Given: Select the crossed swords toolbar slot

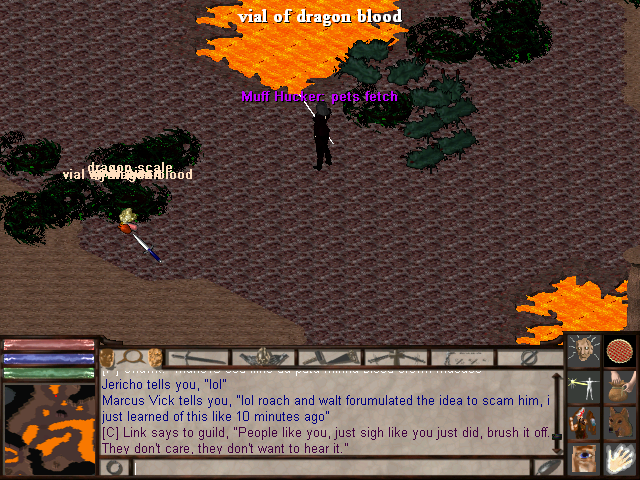Looking at the screenshot, I should coord(394,357).
